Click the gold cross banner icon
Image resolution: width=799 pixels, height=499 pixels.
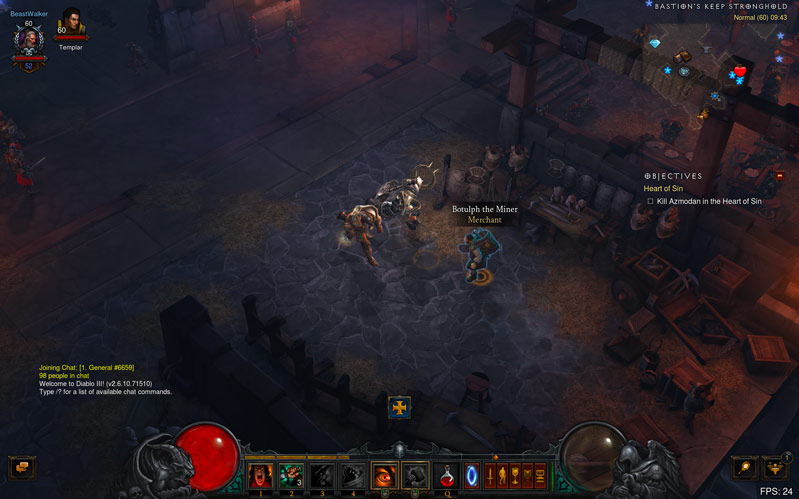pyautogui.click(x=399, y=407)
